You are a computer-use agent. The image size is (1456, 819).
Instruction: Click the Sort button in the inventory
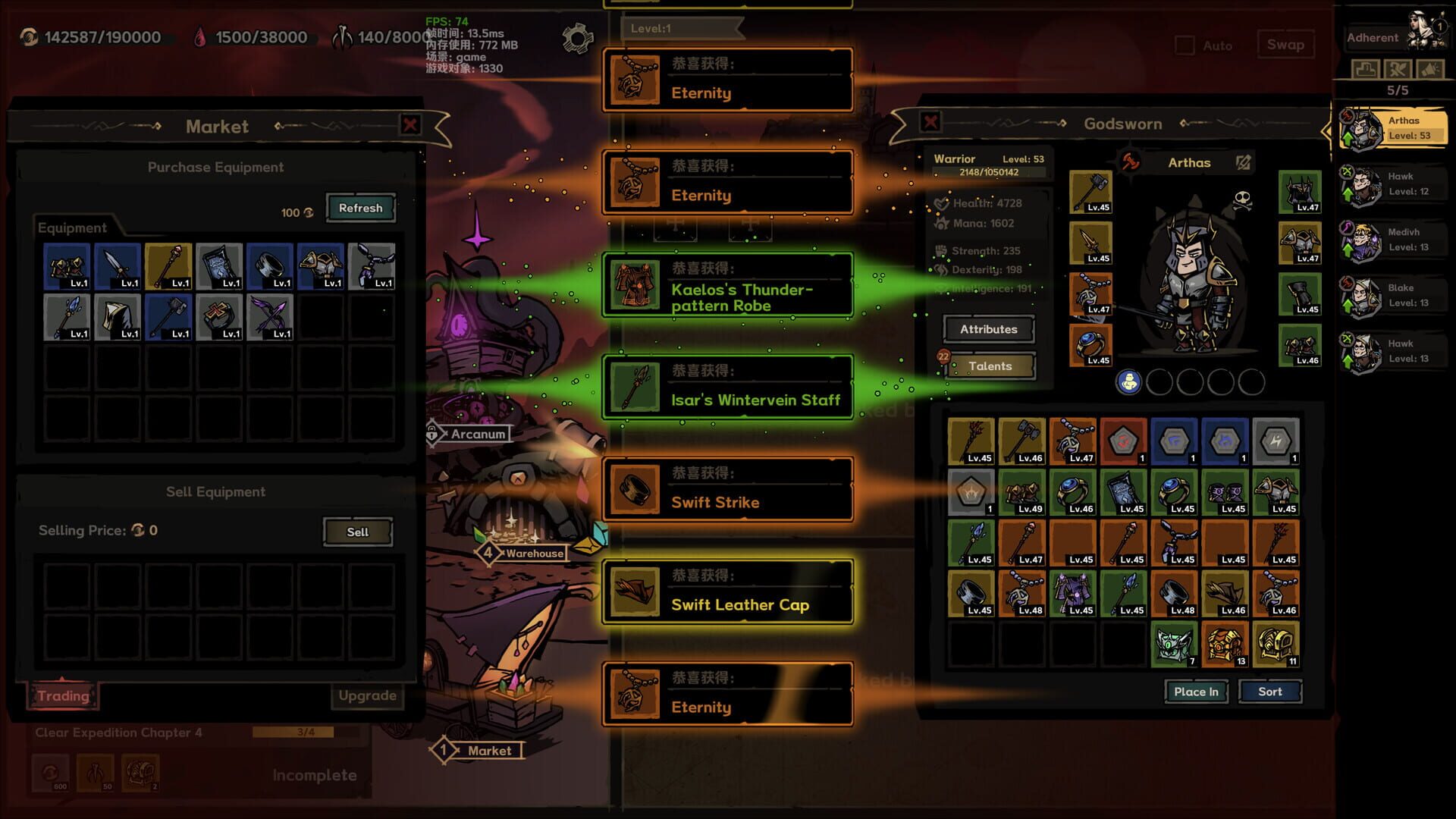[x=1270, y=691]
